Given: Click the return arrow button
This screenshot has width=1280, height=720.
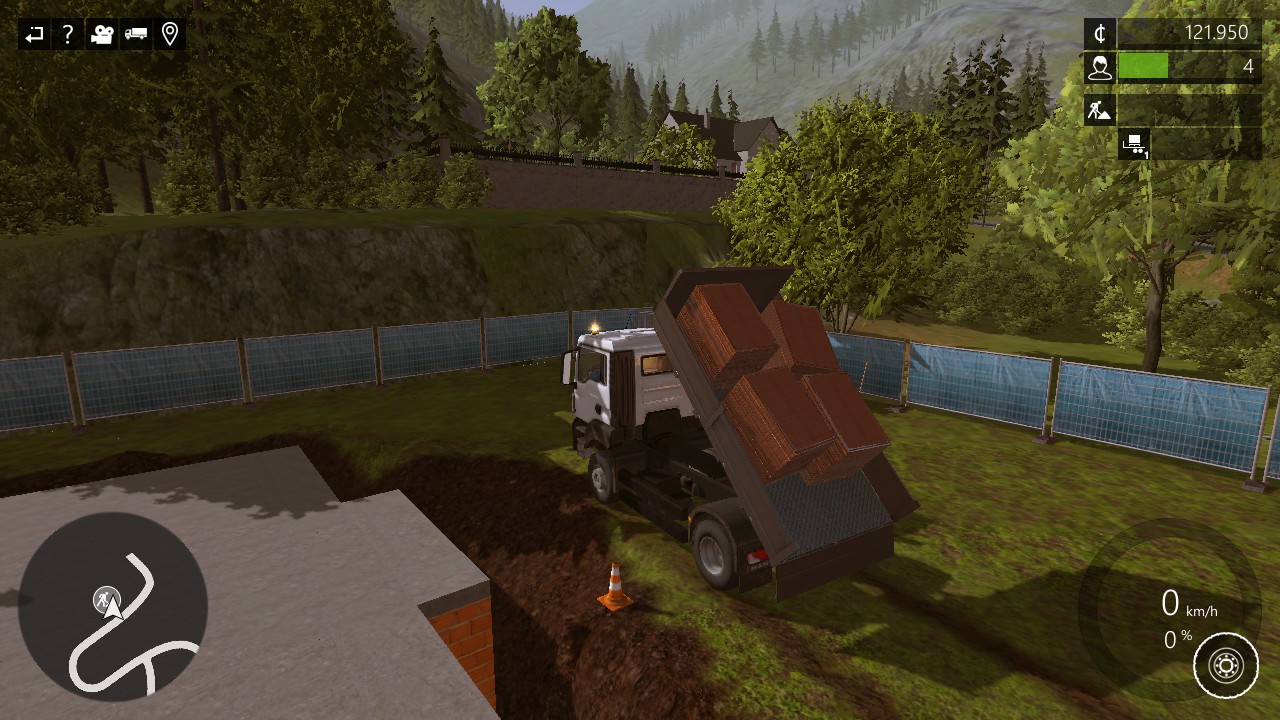Looking at the screenshot, I should point(34,35).
